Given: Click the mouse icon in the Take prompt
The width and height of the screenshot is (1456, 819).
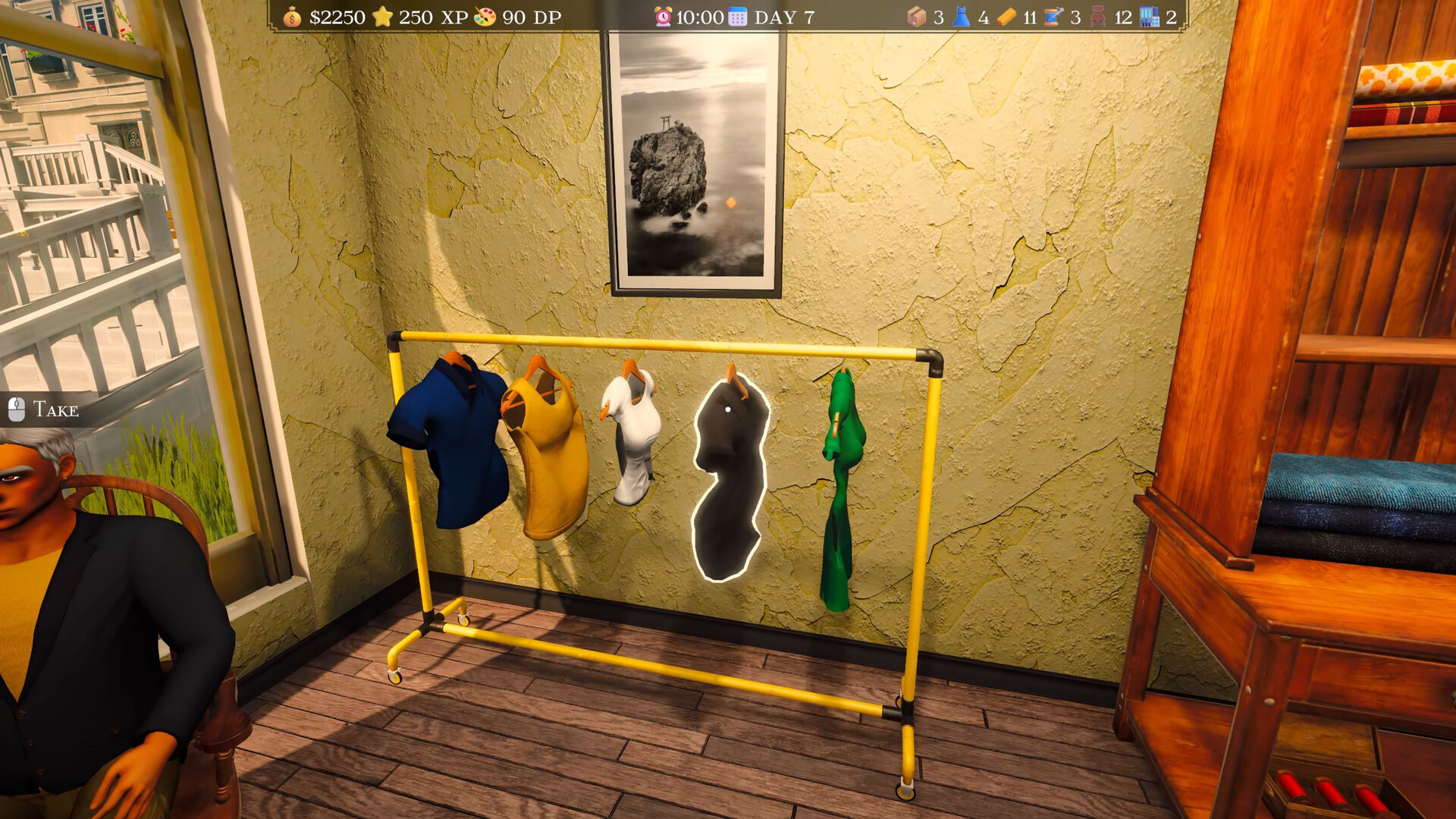Looking at the screenshot, I should 17,409.
